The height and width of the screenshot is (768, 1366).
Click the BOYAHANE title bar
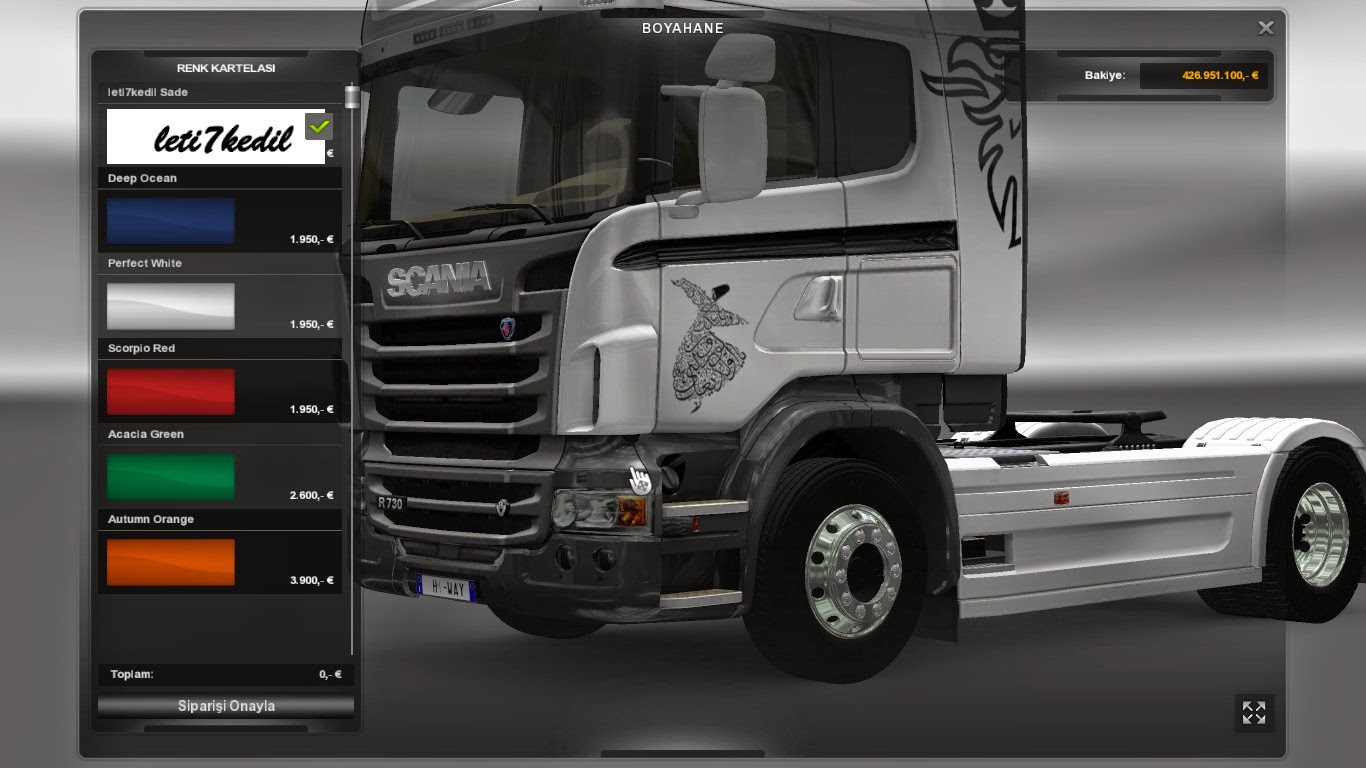(x=683, y=28)
